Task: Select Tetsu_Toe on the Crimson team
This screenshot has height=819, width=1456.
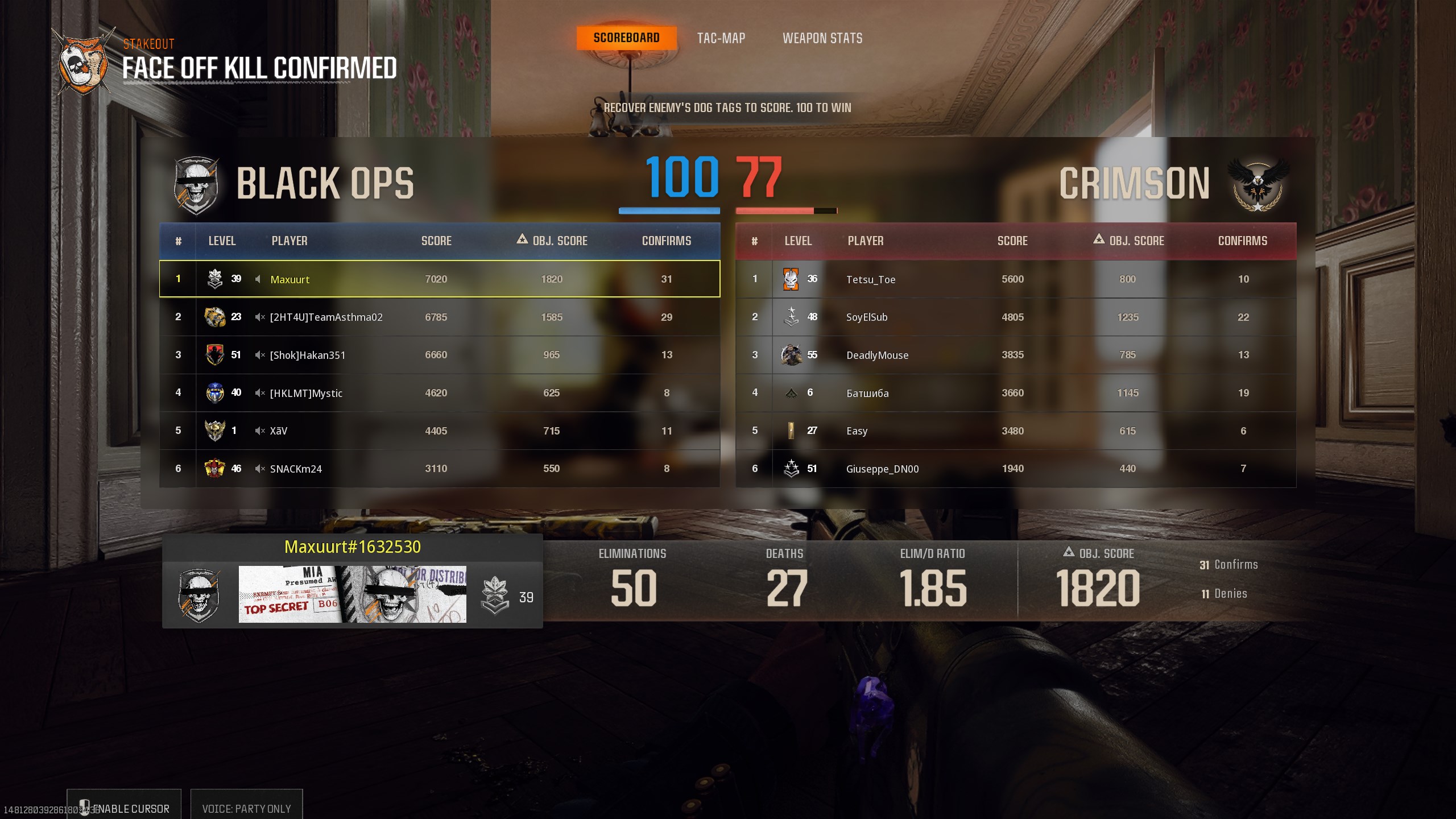Action: tap(1016, 279)
